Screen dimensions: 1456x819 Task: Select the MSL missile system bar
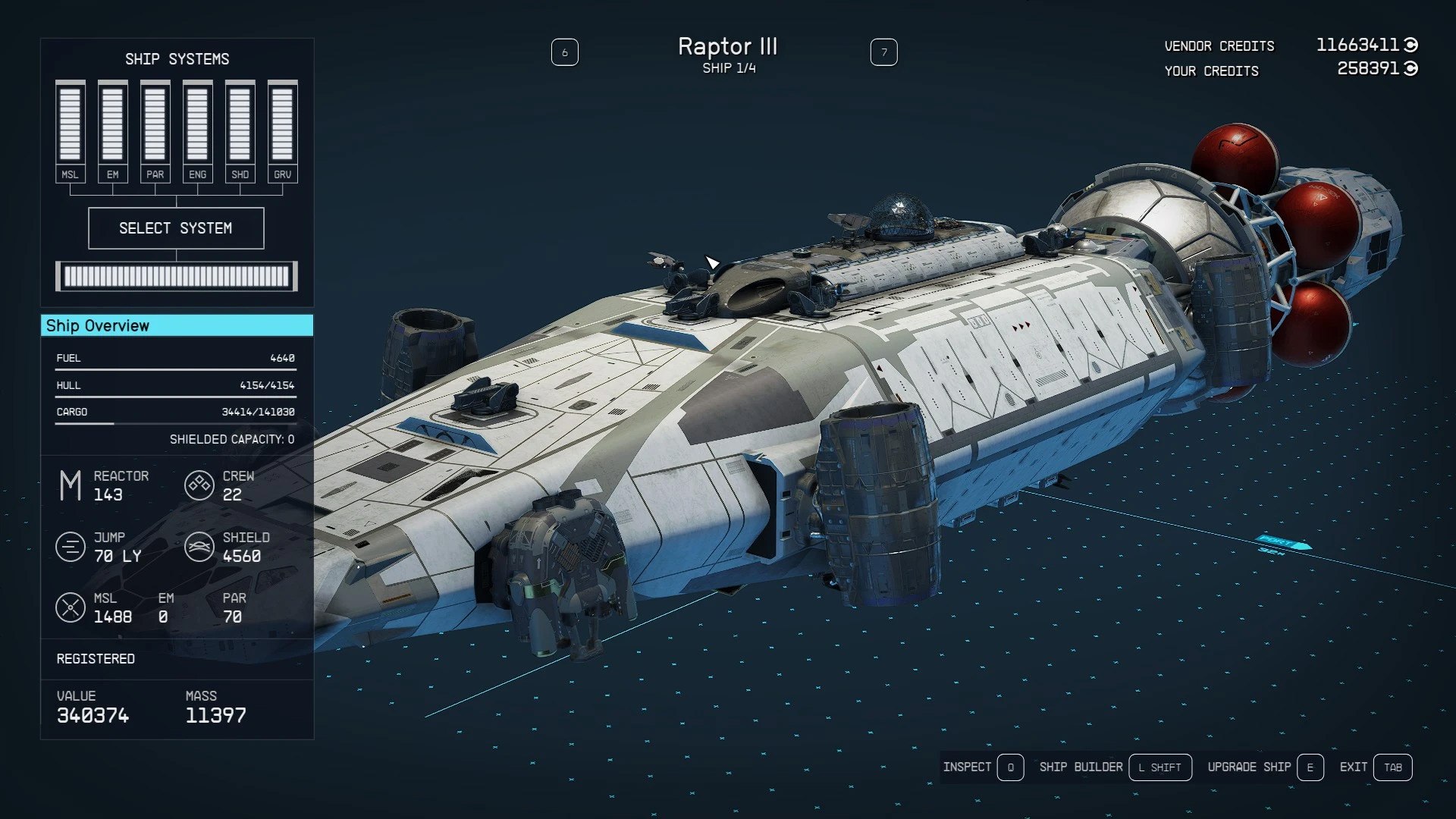[x=70, y=130]
